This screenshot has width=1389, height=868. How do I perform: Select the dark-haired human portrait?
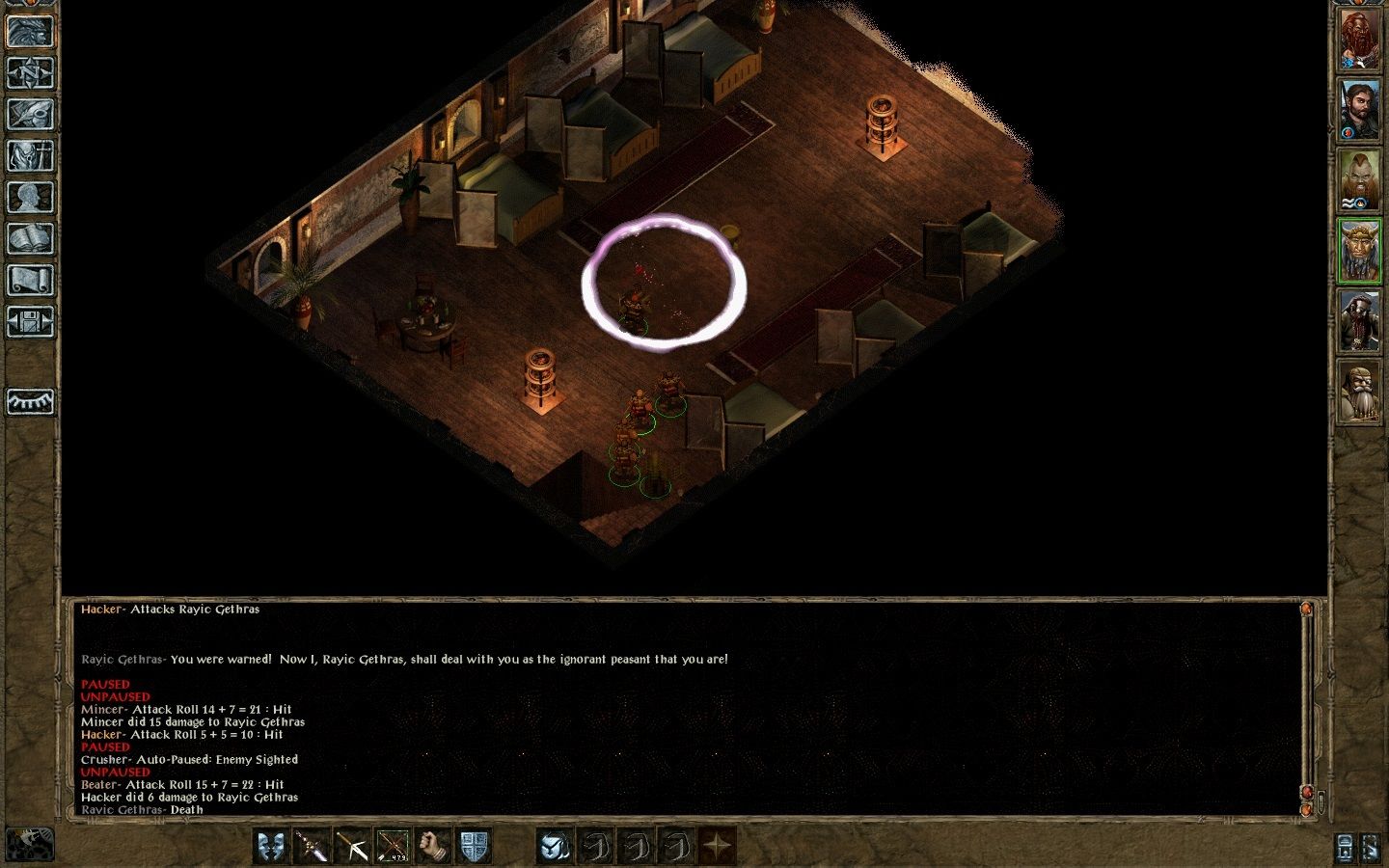(x=1358, y=109)
